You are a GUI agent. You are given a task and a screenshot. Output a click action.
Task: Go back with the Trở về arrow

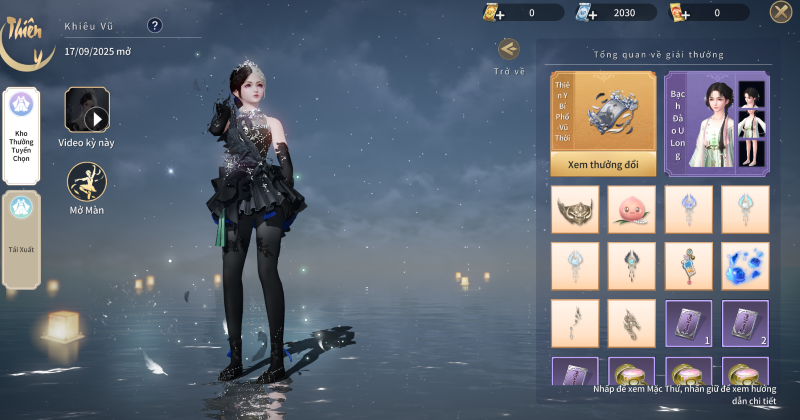[508, 49]
